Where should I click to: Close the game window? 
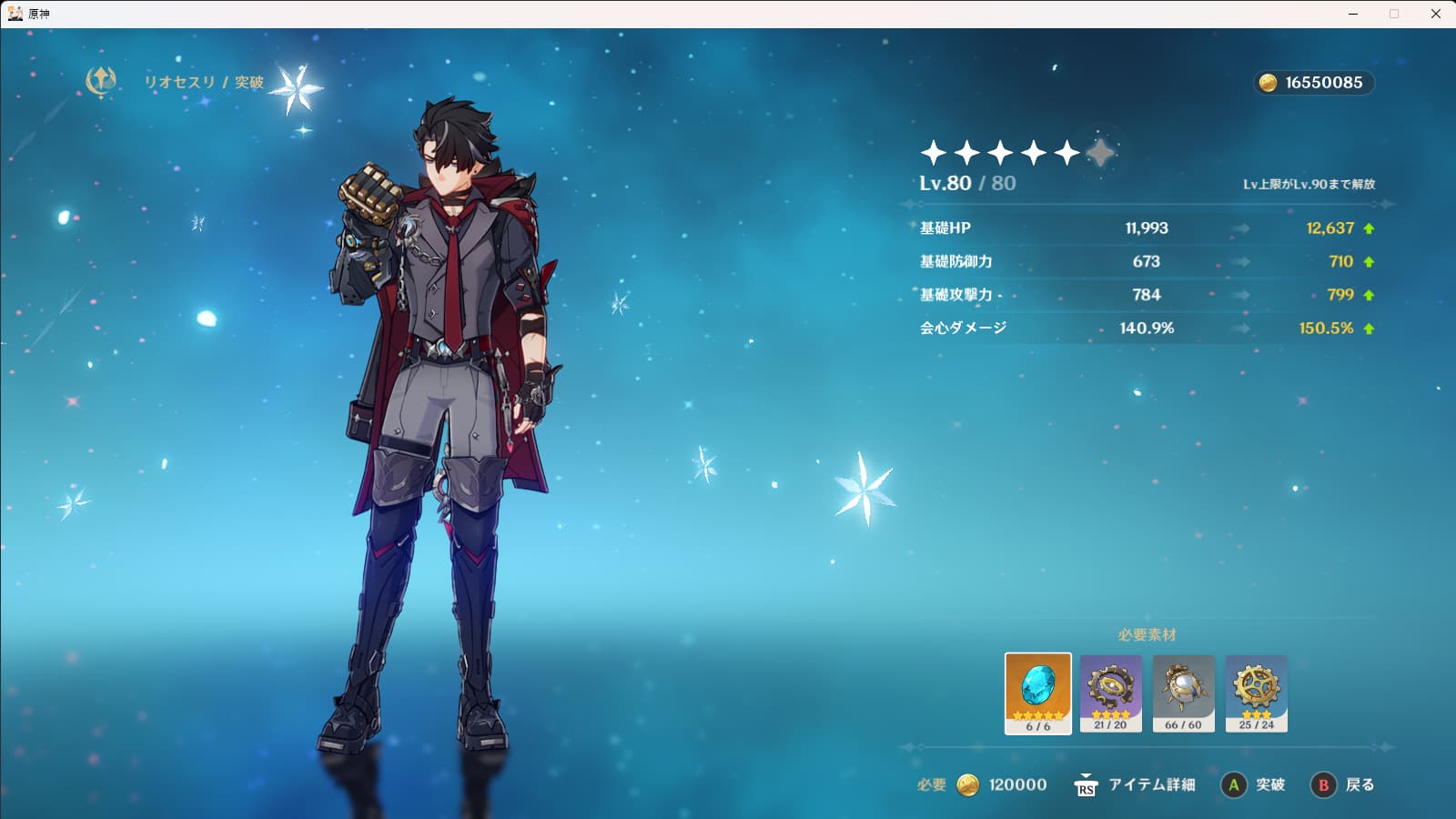pyautogui.click(x=1435, y=14)
